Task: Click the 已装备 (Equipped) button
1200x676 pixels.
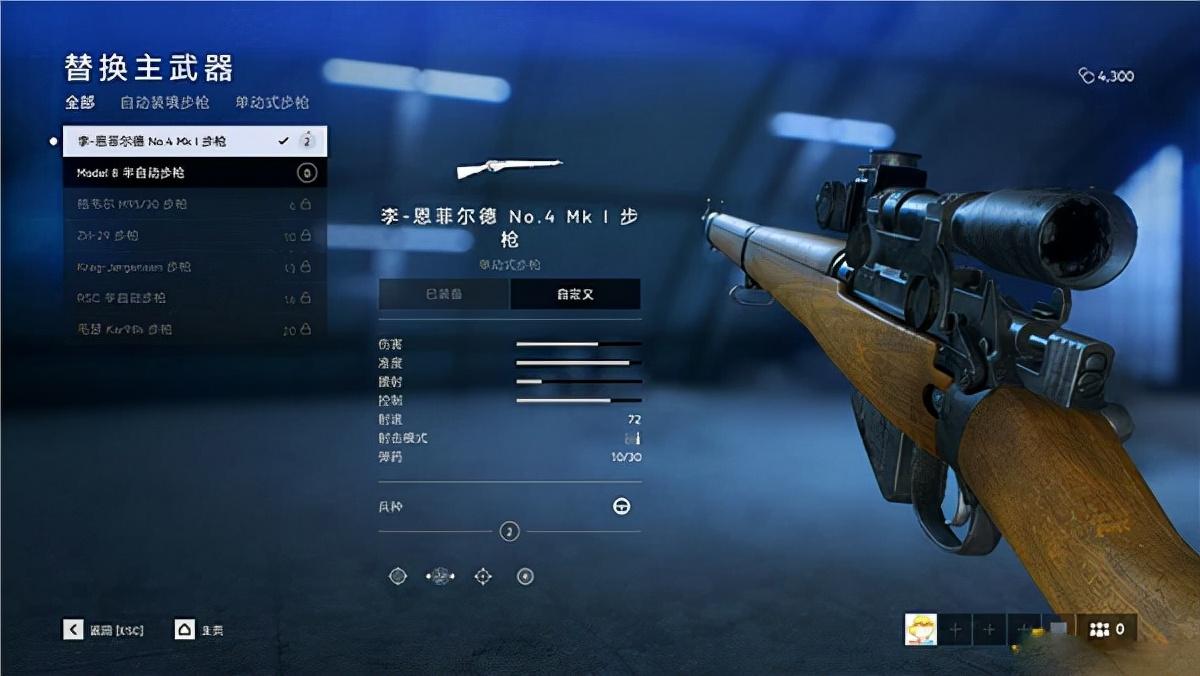Action: point(444,294)
